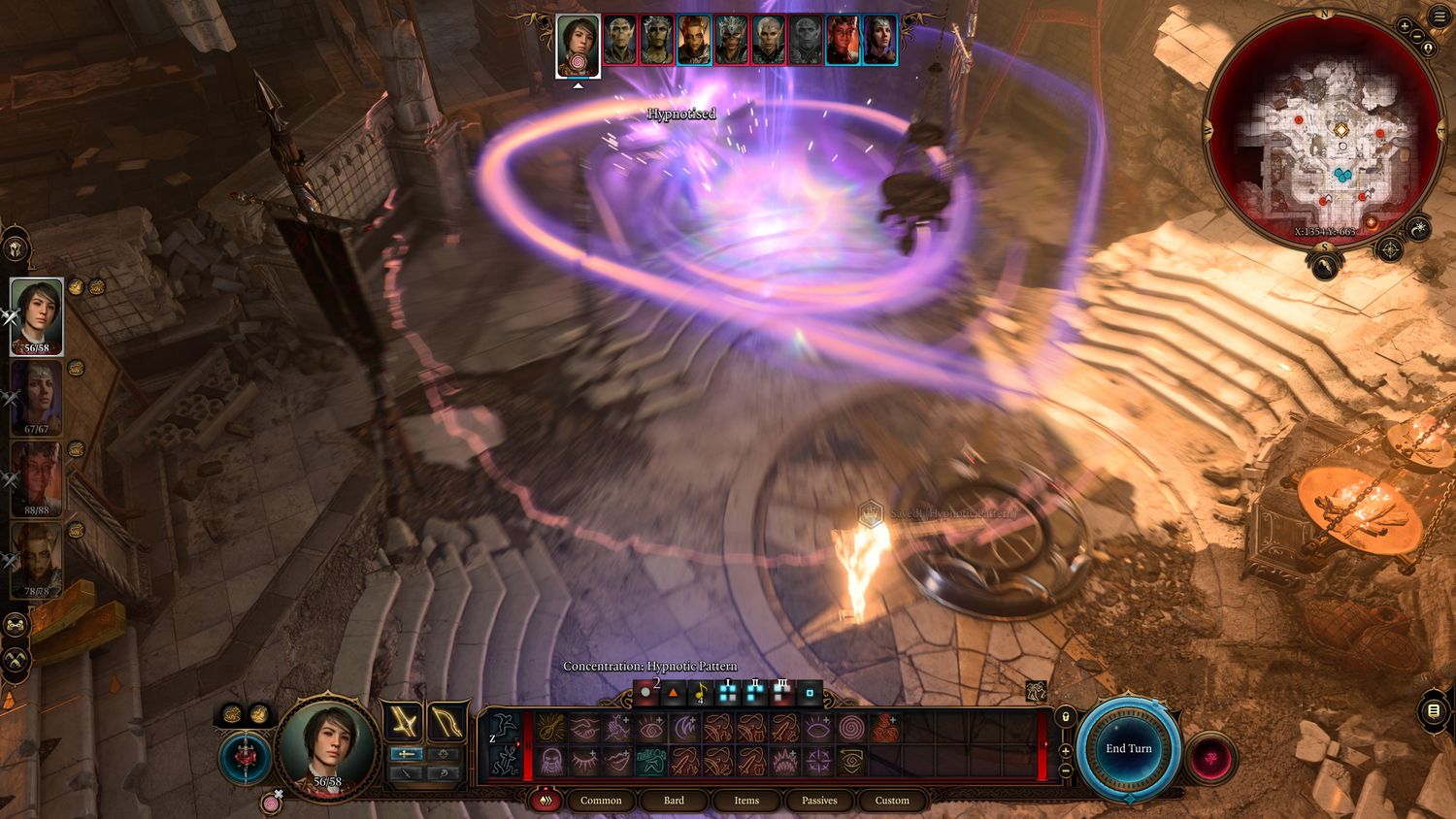
Task: Select the Passives hotbar tab
Action: 819,801
